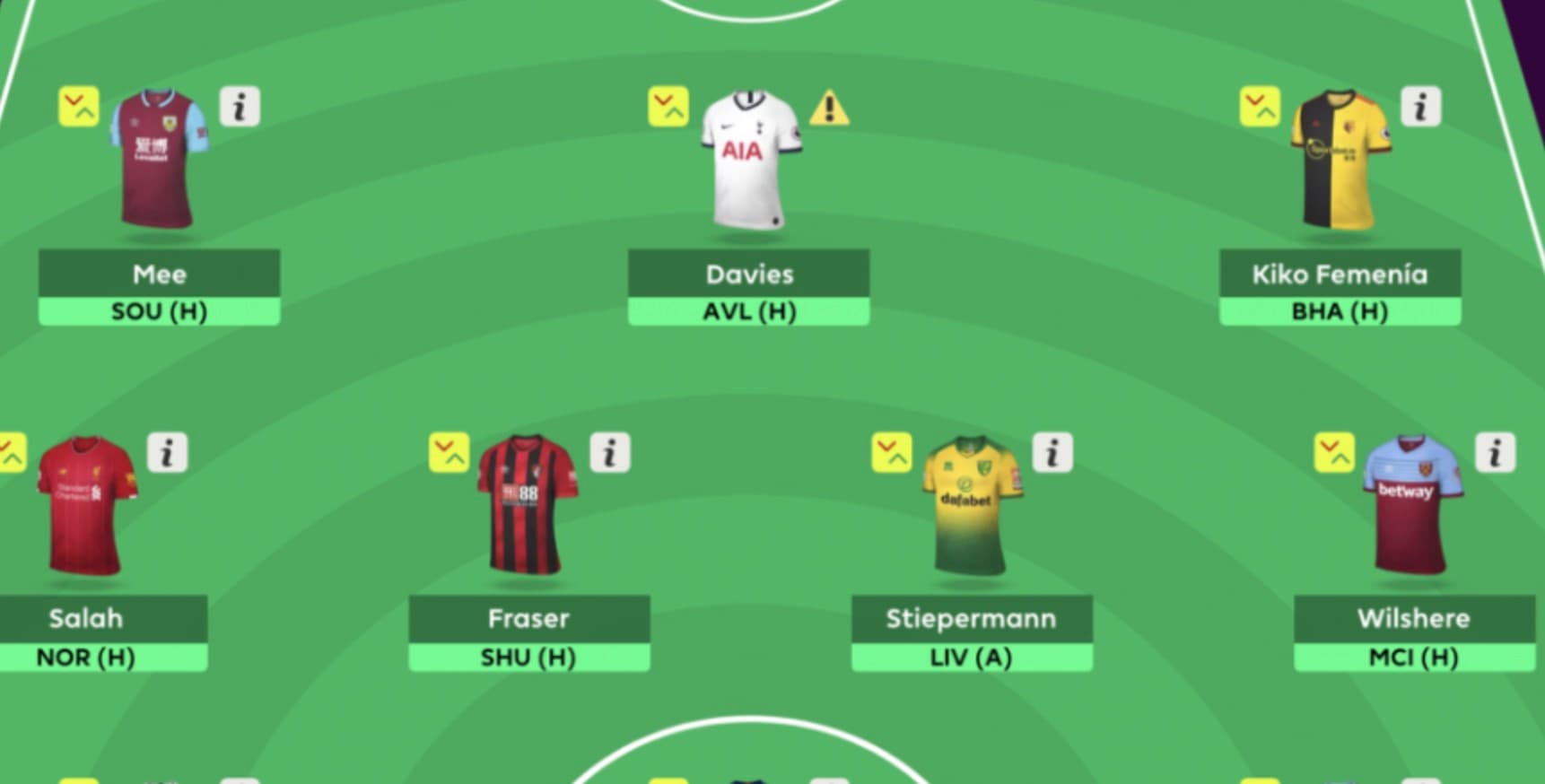Click Salah's information icon

click(169, 453)
